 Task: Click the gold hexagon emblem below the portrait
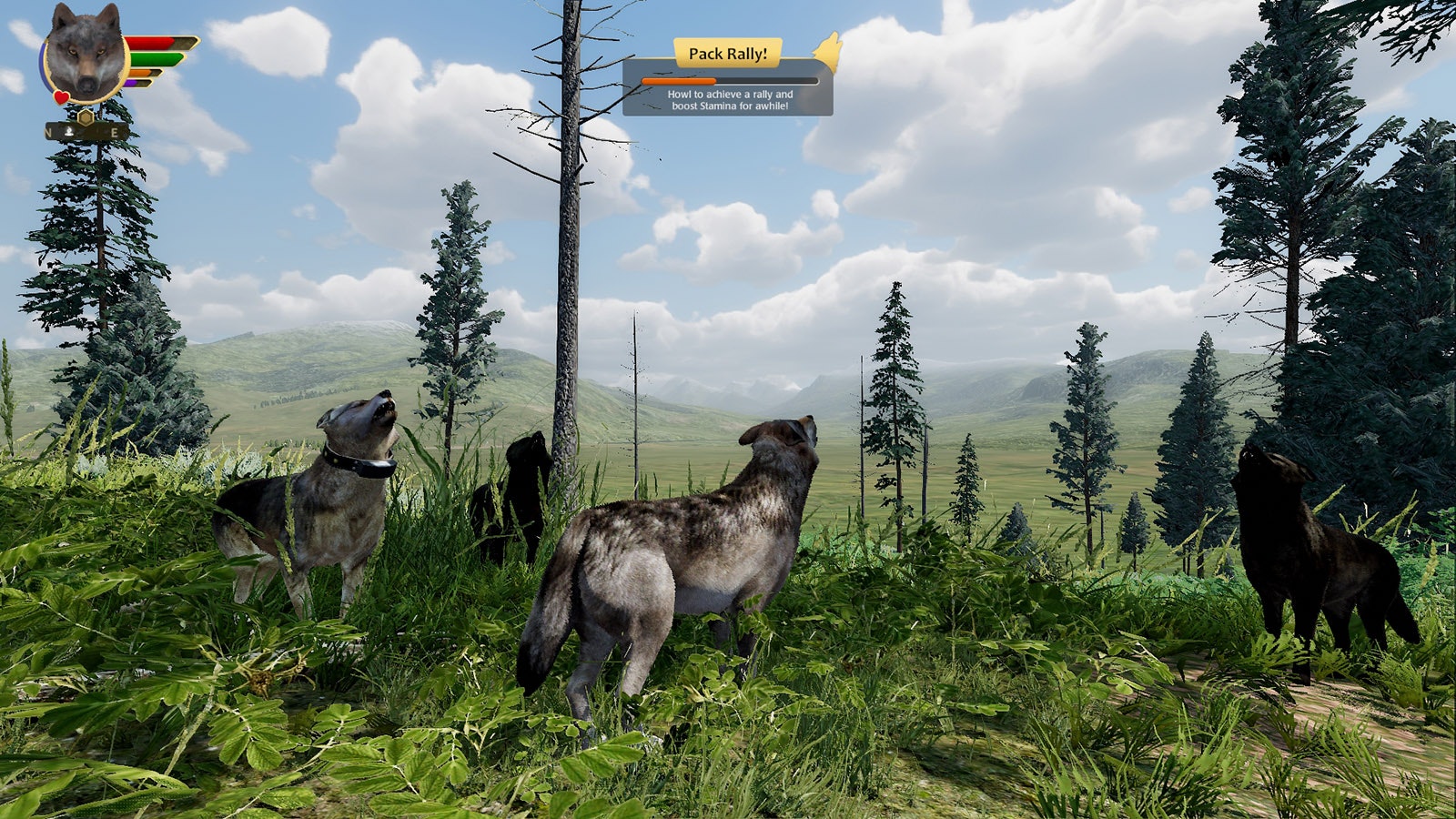click(x=85, y=117)
